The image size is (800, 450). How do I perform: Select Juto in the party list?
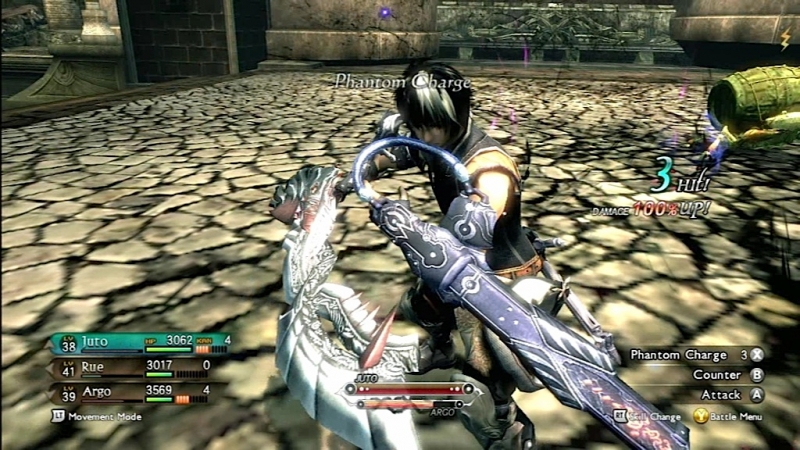point(98,341)
